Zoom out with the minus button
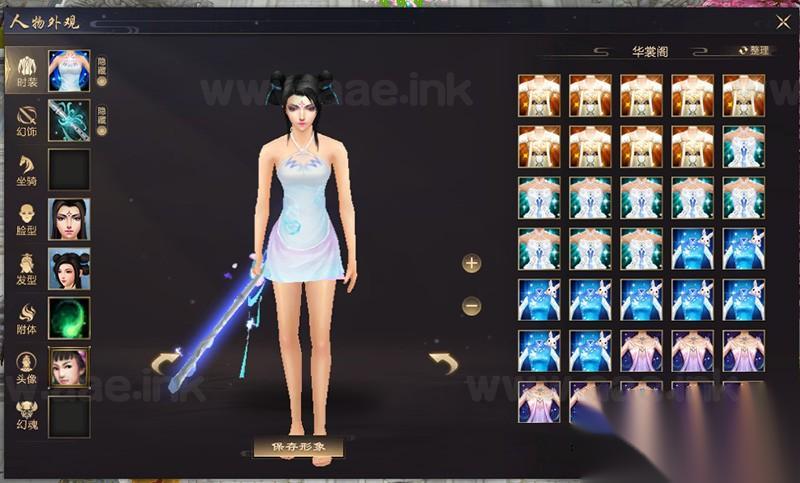 point(472,306)
